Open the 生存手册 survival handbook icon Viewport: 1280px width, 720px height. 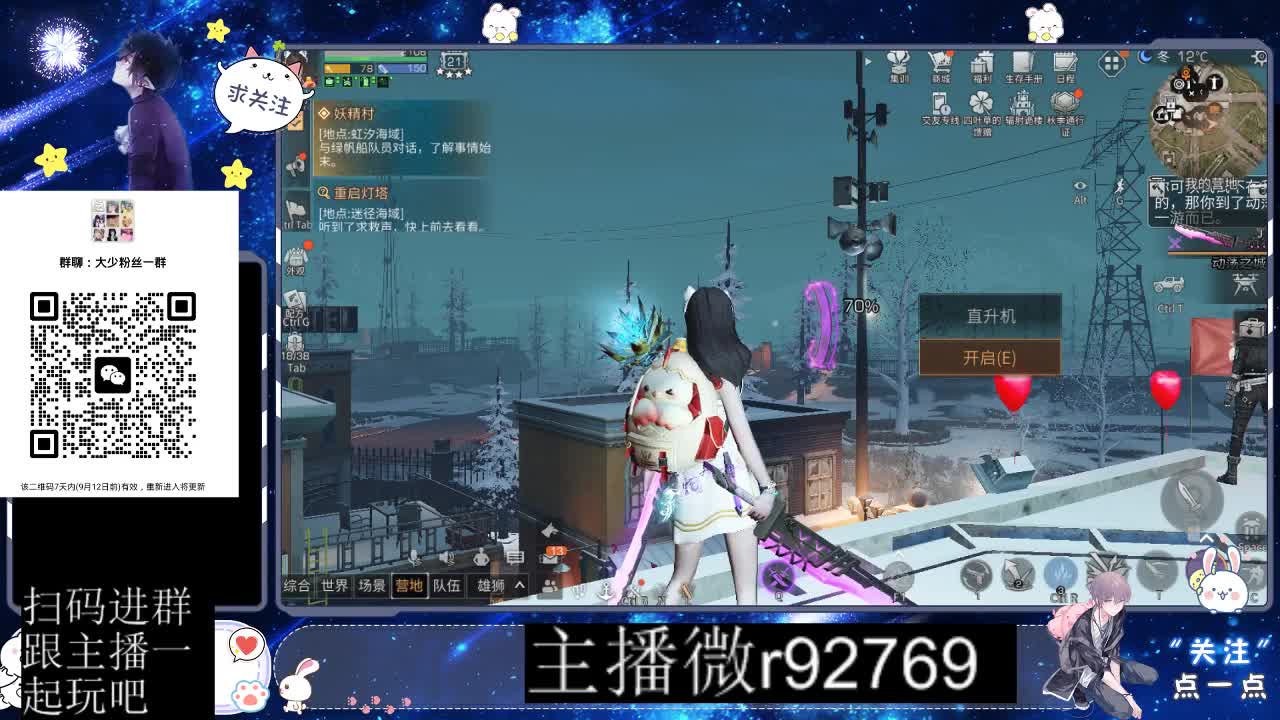[x=1023, y=66]
